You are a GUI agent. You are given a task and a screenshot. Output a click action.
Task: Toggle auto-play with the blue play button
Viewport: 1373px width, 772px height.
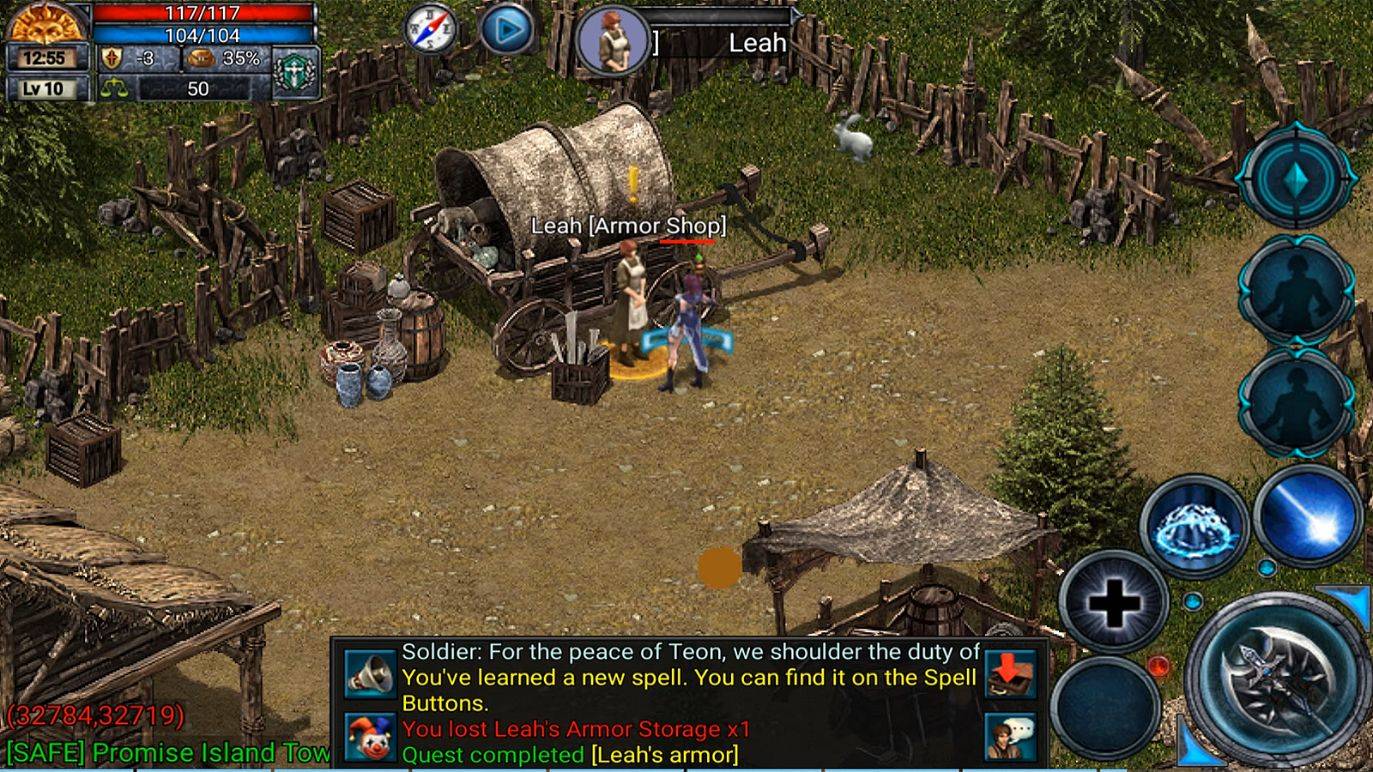508,30
